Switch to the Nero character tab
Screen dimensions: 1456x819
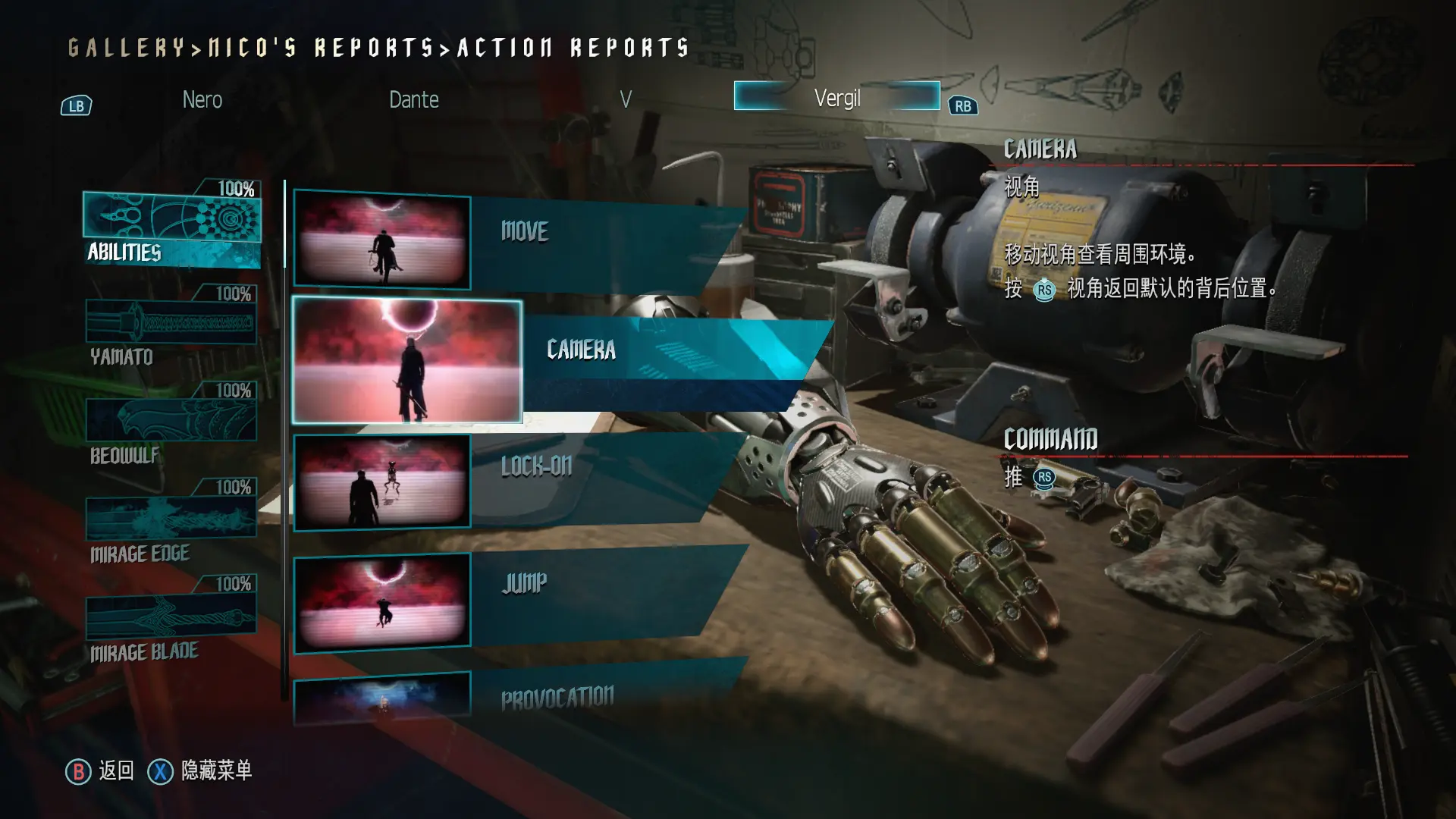pyautogui.click(x=202, y=99)
